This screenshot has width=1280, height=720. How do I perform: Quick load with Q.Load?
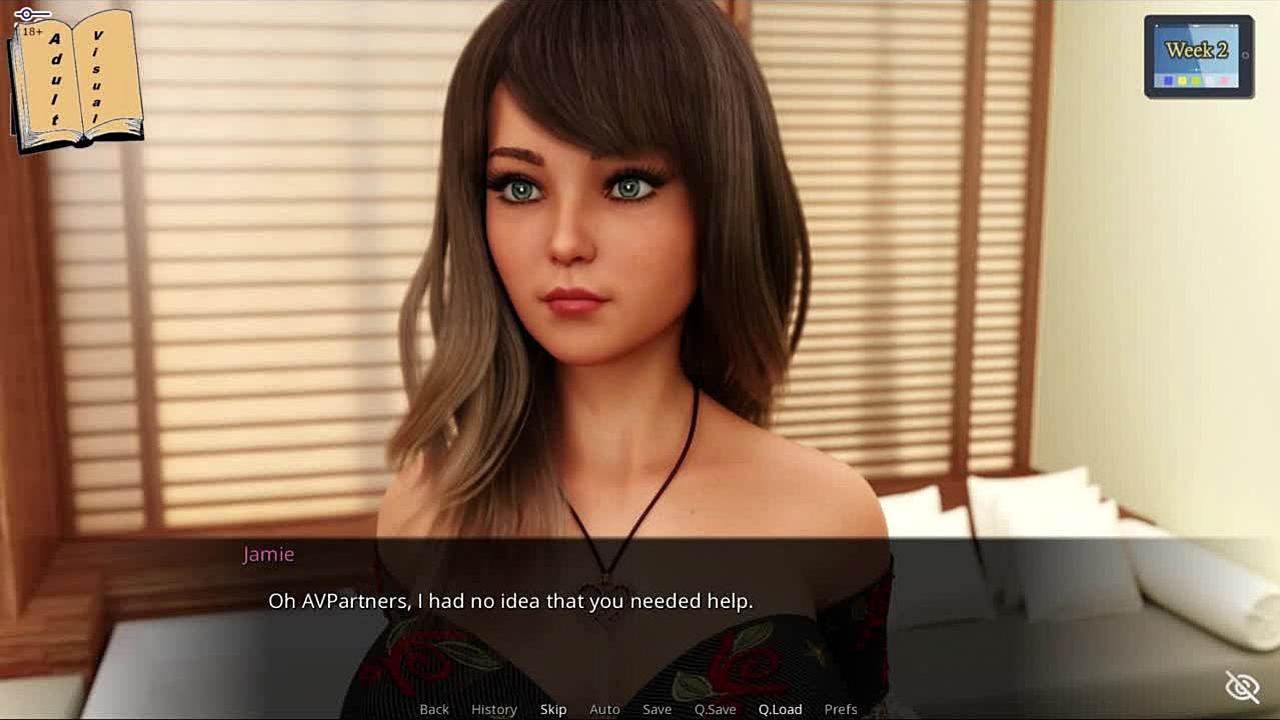(780, 709)
